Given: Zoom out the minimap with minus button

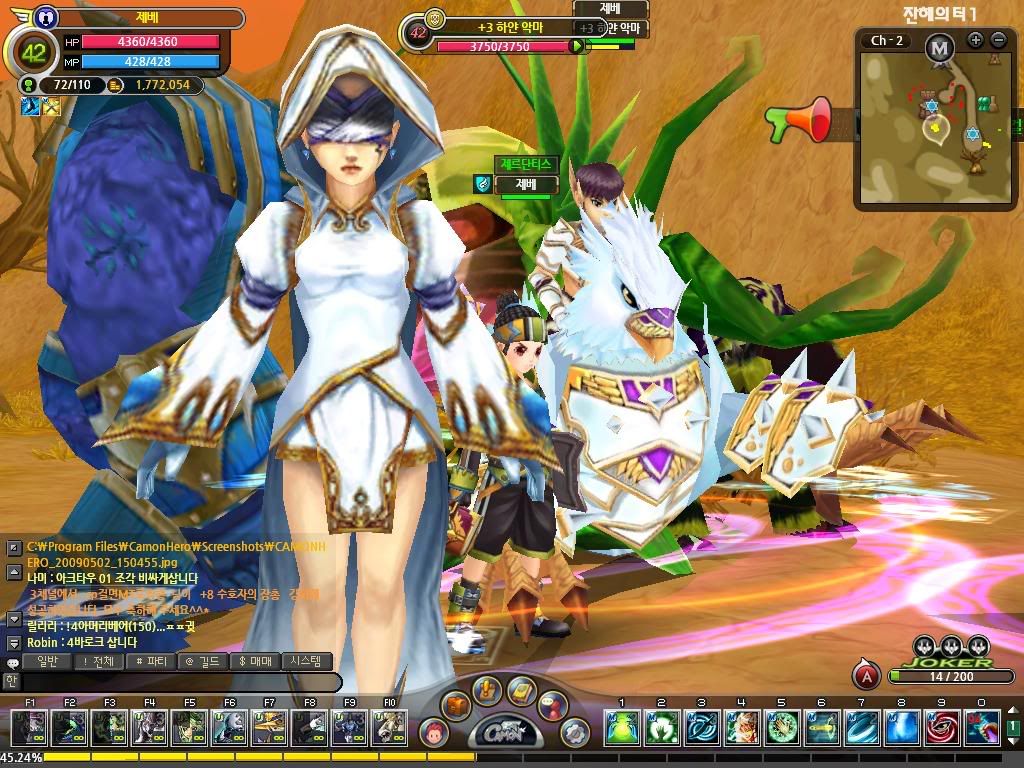Looking at the screenshot, I should point(998,40).
